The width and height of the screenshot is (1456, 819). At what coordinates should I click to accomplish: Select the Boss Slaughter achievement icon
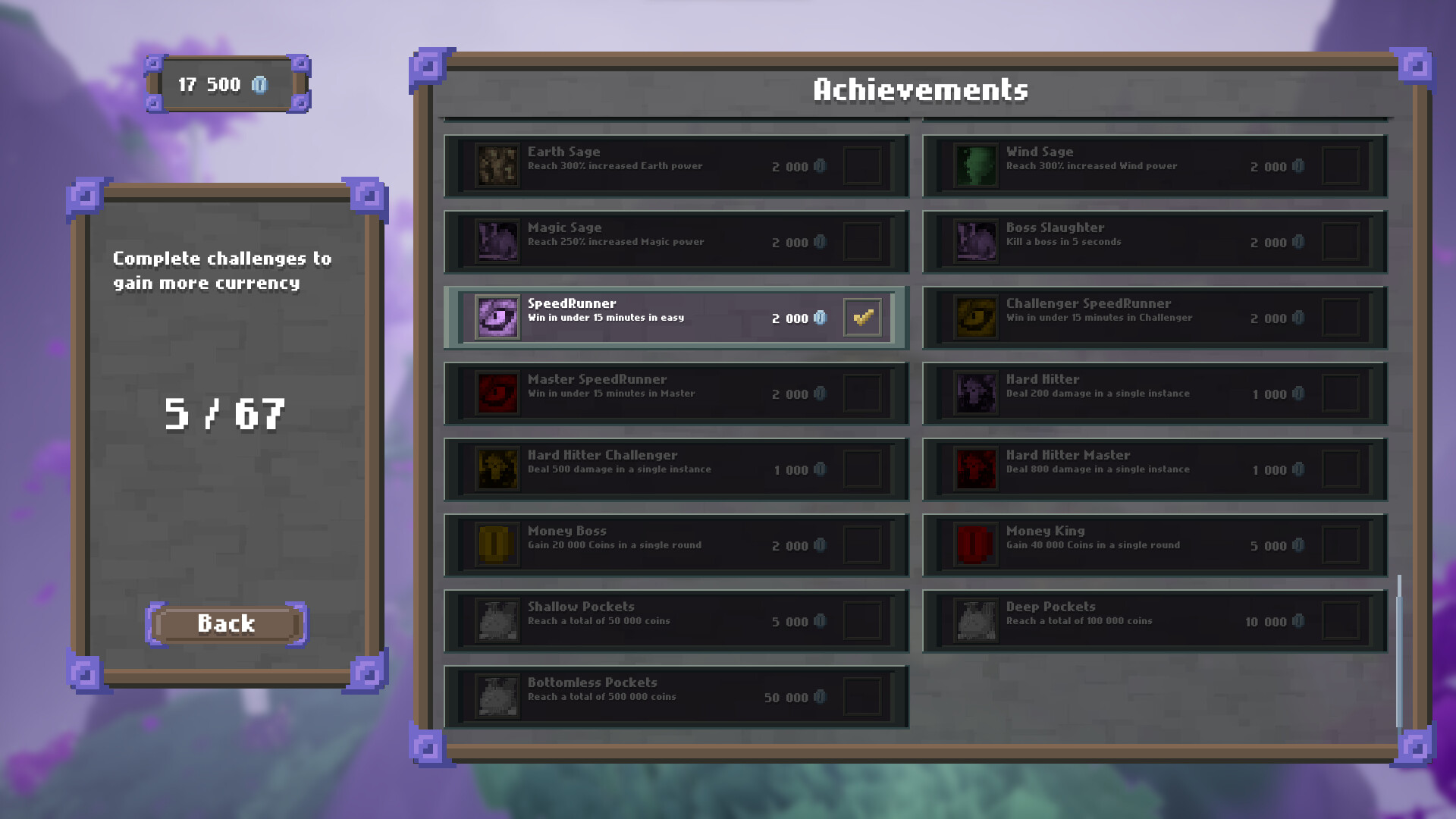pyautogui.click(x=976, y=241)
